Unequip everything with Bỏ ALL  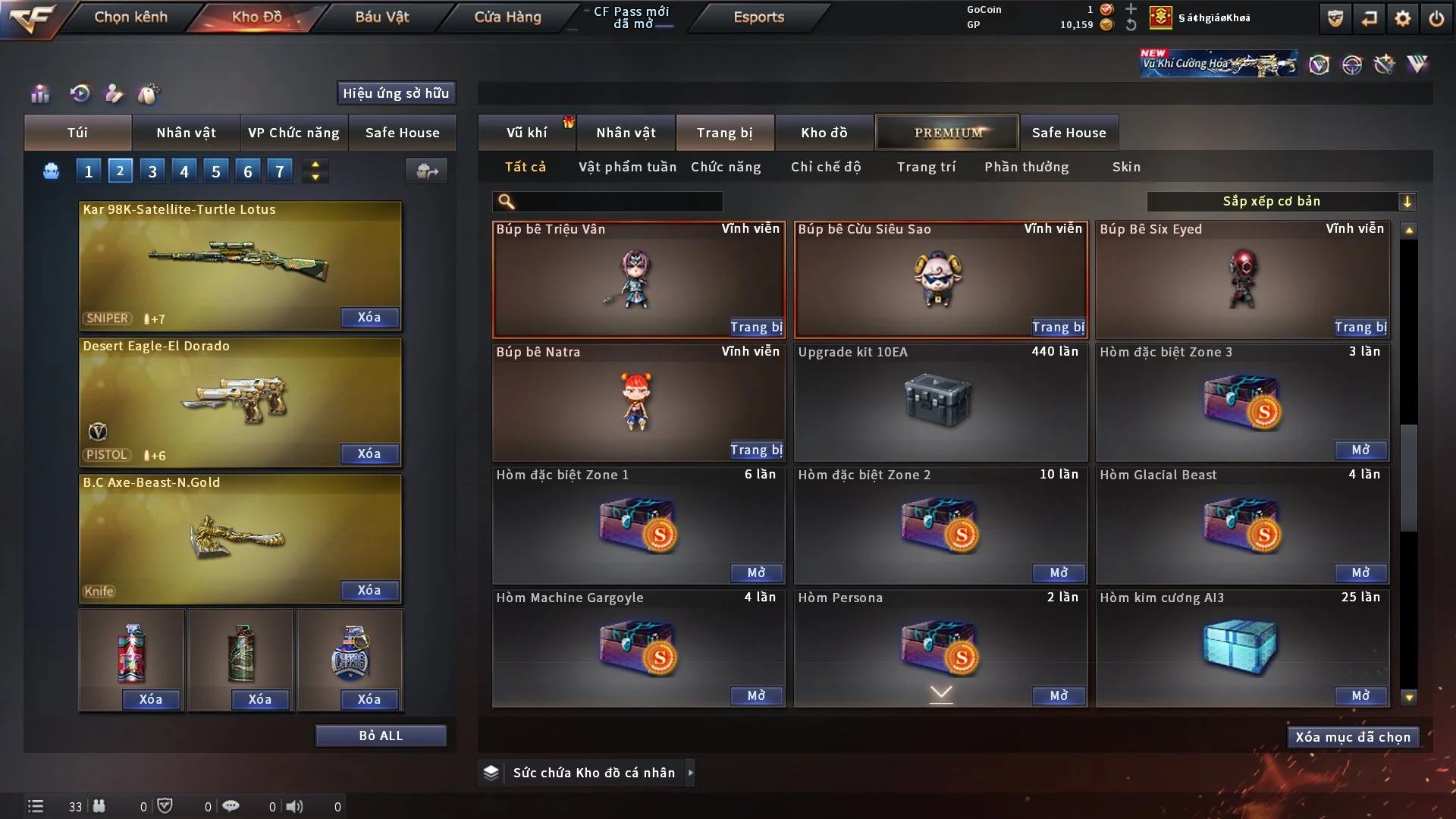coord(381,736)
